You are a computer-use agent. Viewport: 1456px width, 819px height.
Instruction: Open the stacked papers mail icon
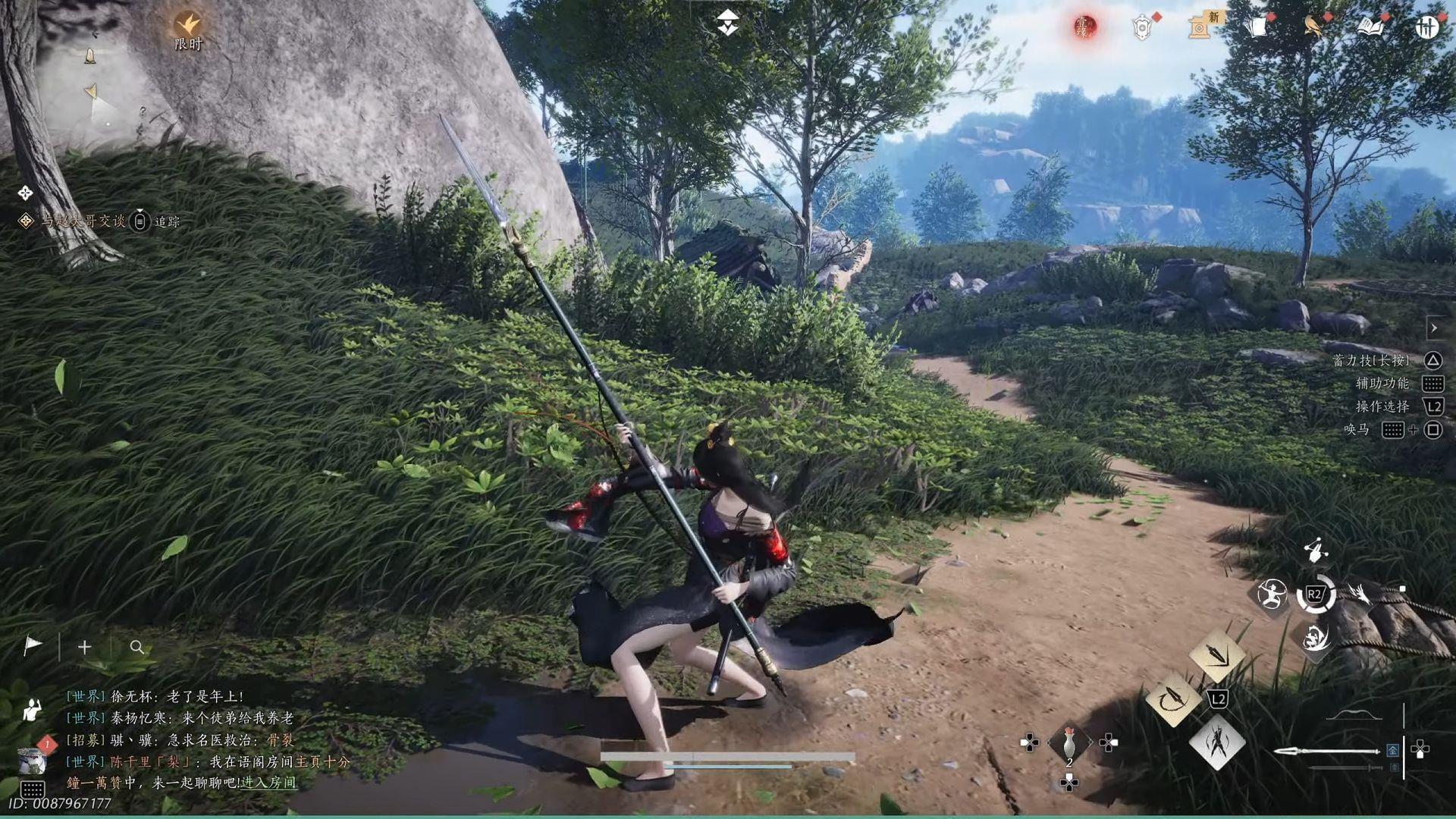[x=1256, y=27]
